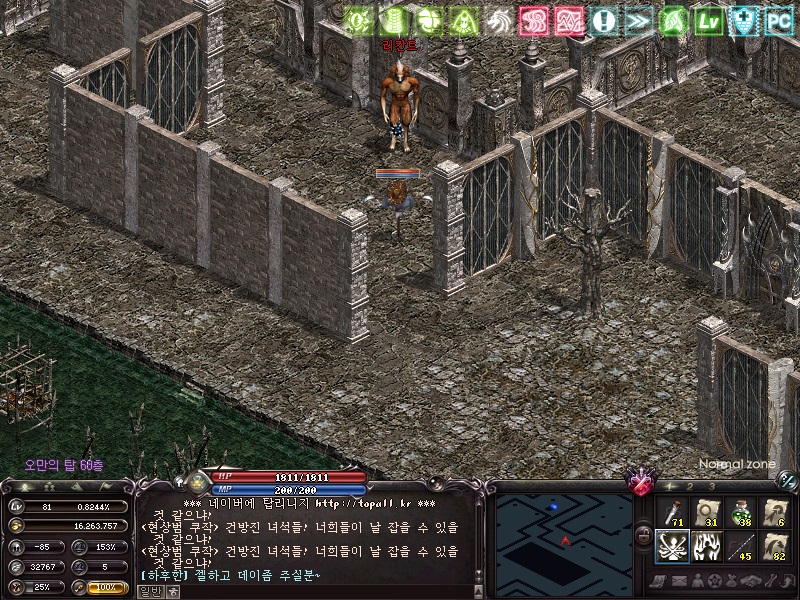Select the white potion vial slot
Image resolution: width=800 pixels, height=600 pixels.
670,513
